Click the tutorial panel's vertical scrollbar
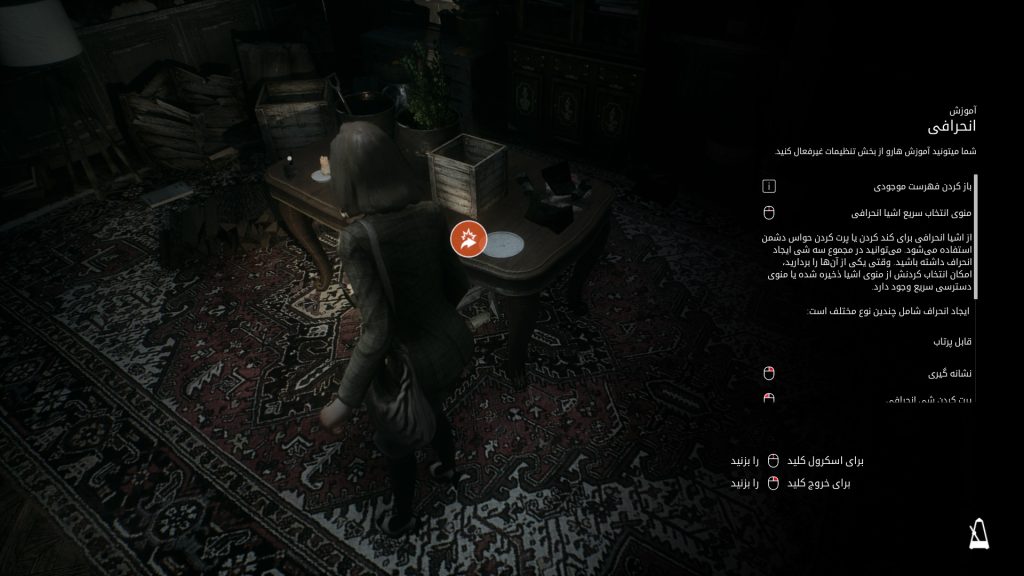Image resolution: width=1024 pixels, height=576 pixels. click(976, 236)
